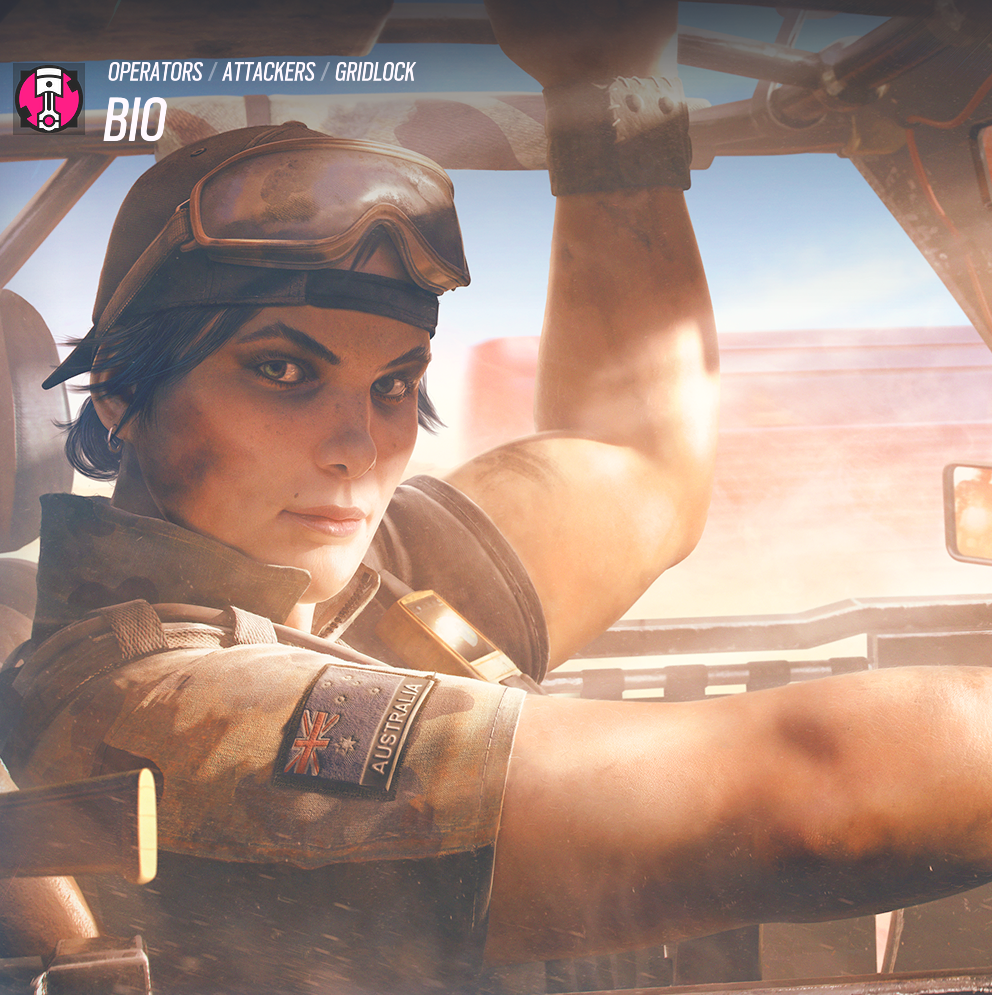Open the Operators breadcrumb link
This screenshot has width=992, height=995.
(x=154, y=72)
